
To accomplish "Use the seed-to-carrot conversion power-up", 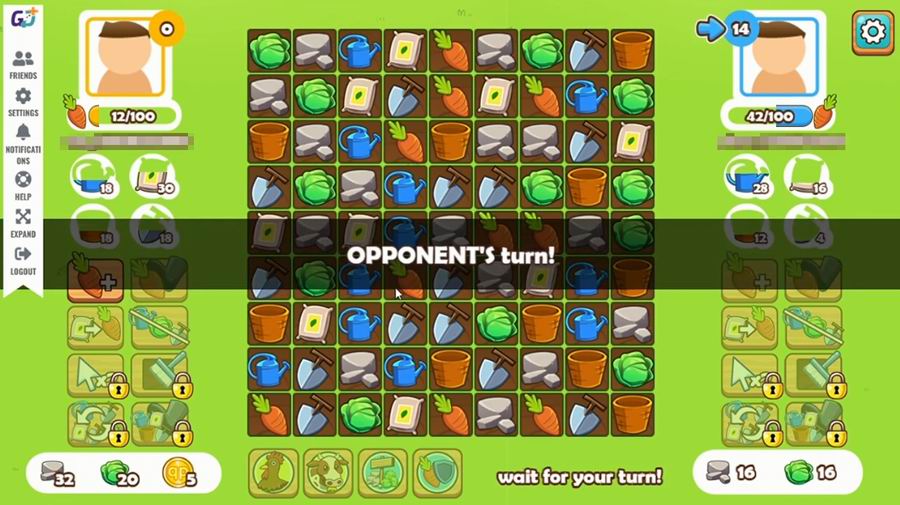I will click(96, 327).
